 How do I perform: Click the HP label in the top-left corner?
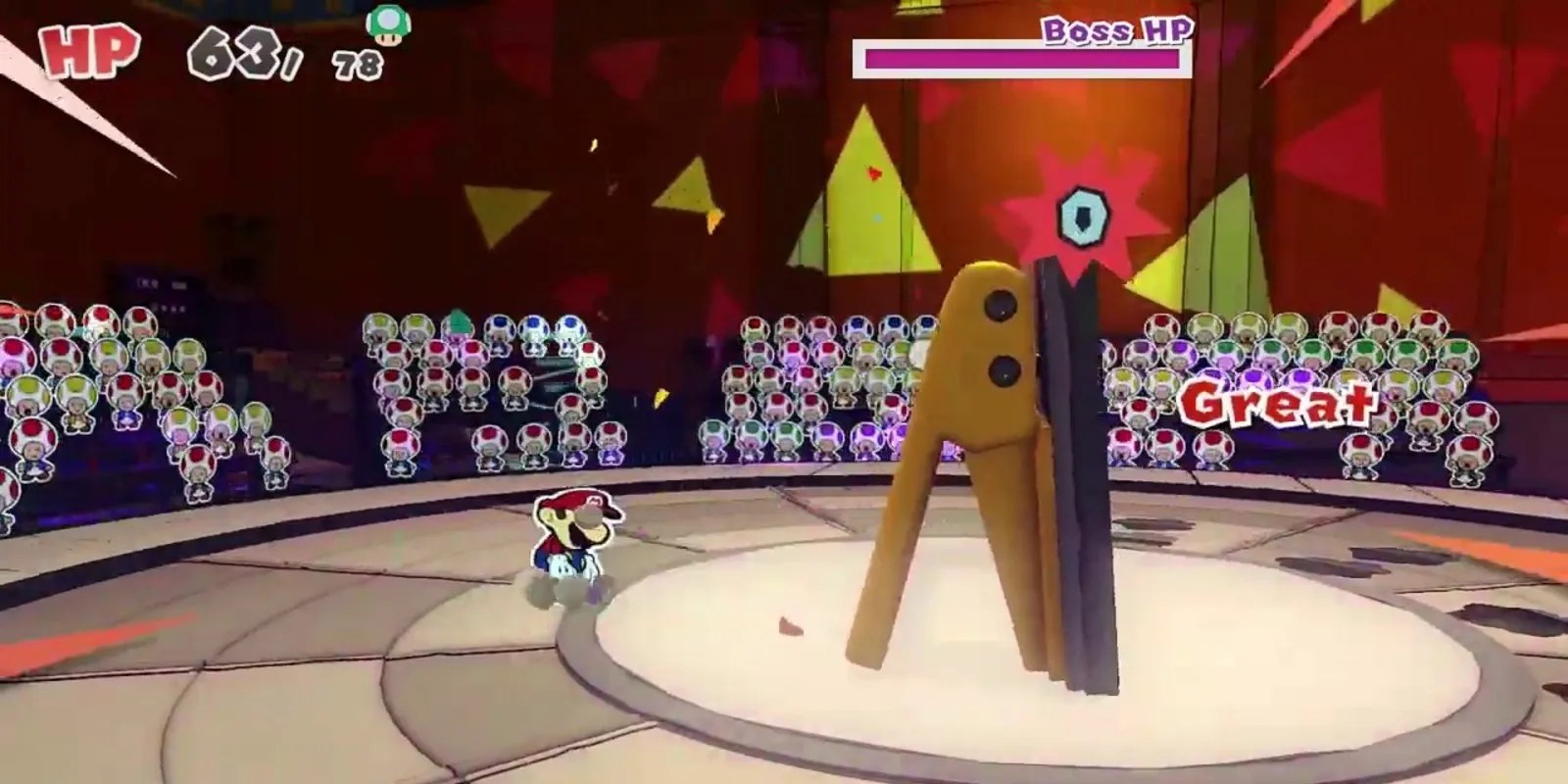pos(86,49)
